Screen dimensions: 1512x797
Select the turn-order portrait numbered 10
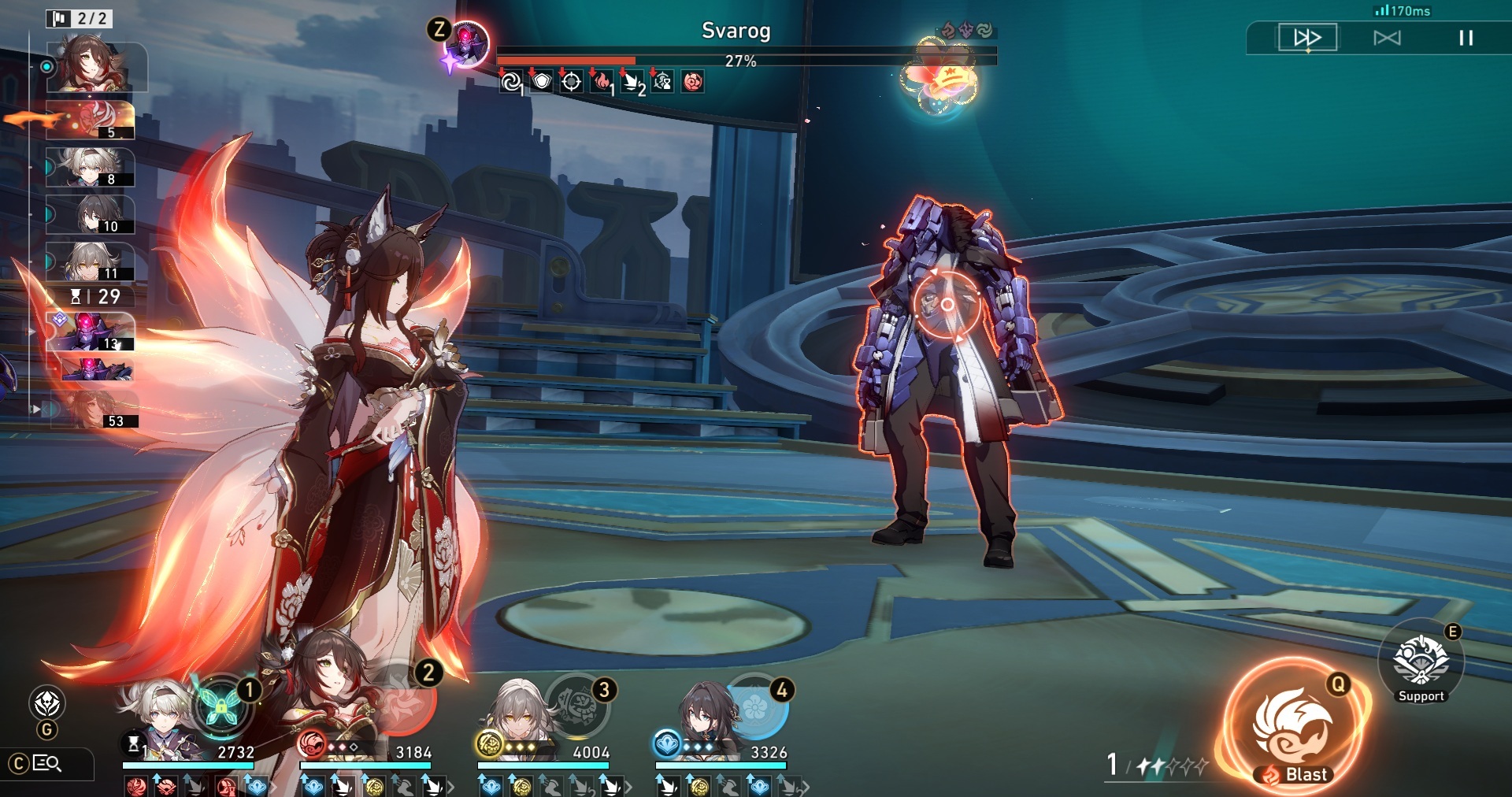(x=97, y=215)
